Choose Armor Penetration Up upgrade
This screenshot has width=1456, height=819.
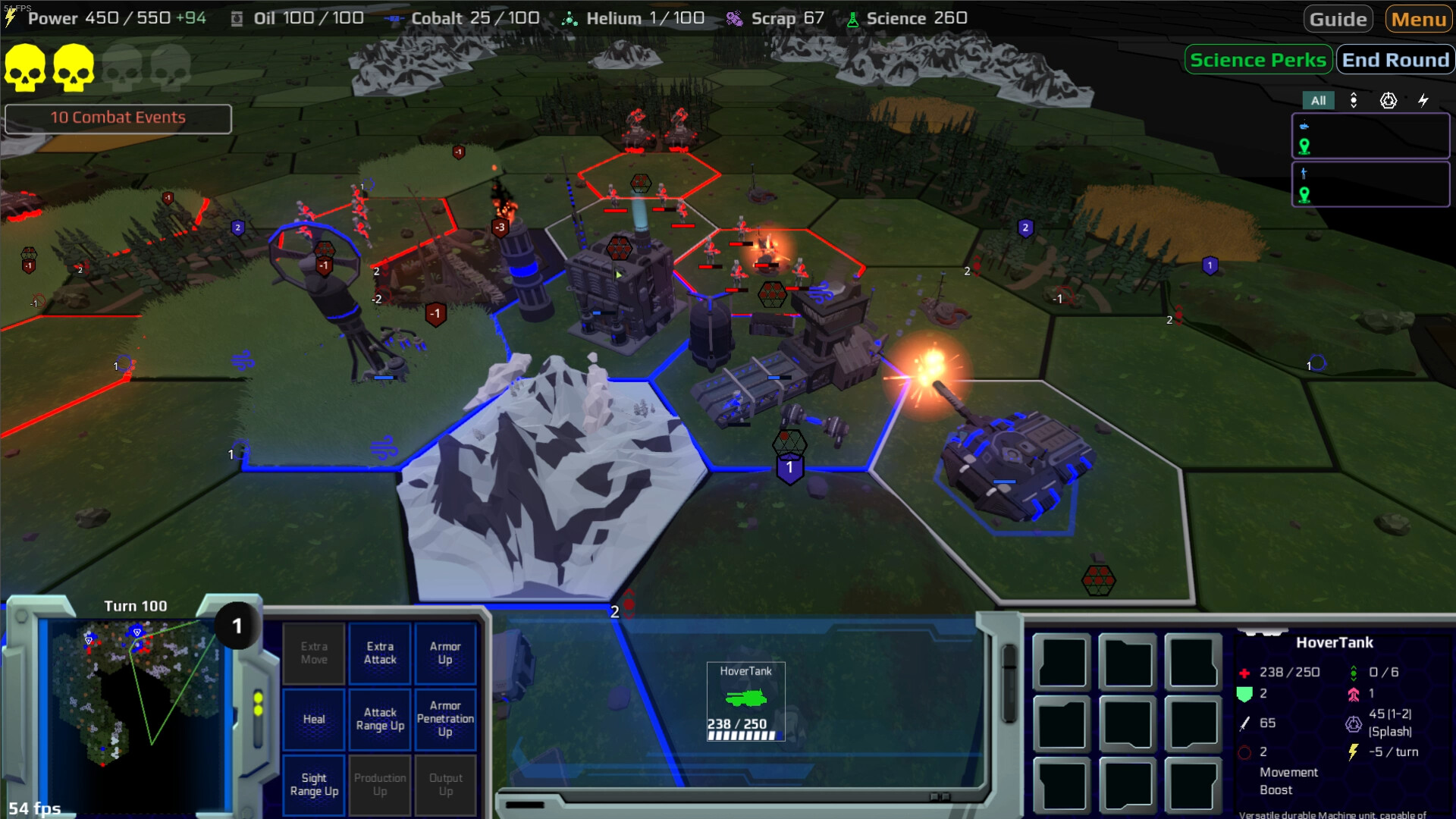tap(445, 719)
